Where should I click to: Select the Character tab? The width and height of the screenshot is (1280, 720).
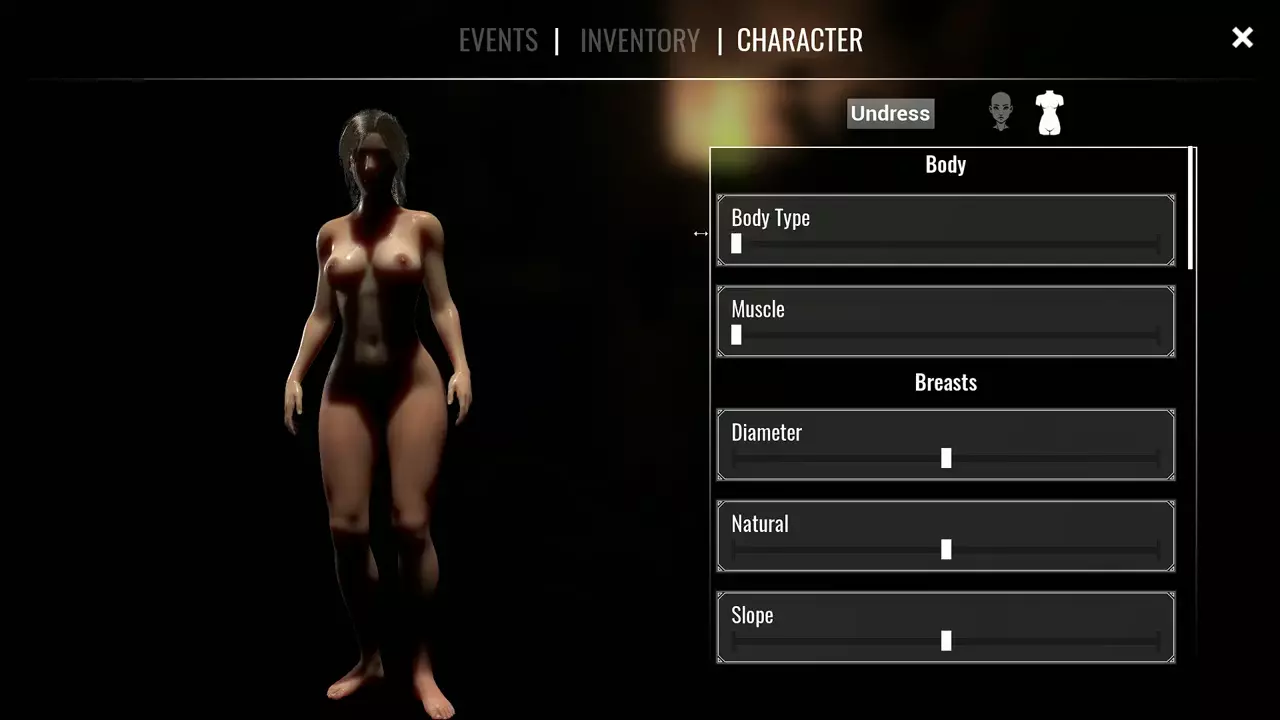[x=799, y=40]
